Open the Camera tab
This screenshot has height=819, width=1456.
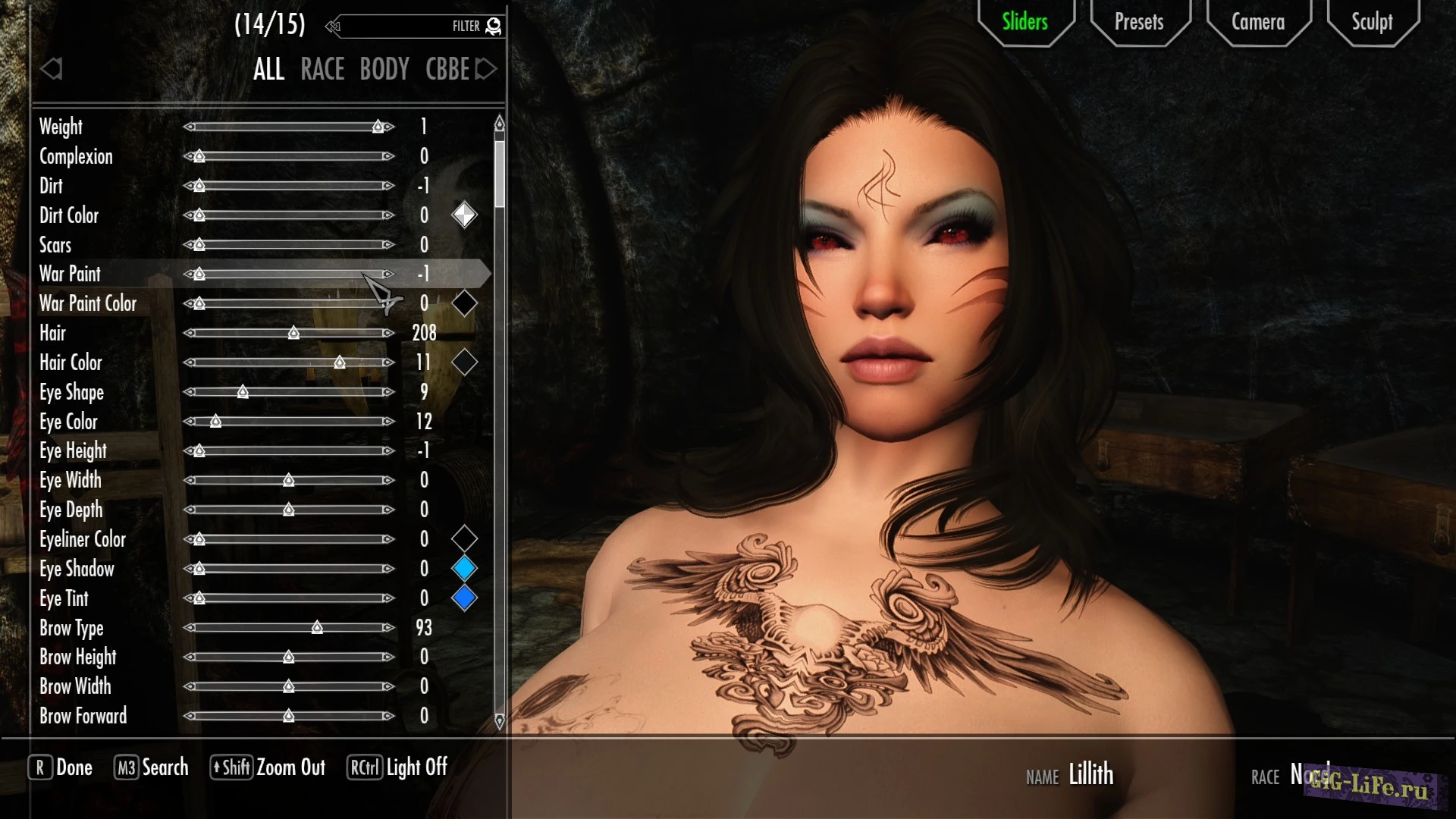coord(1257,22)
